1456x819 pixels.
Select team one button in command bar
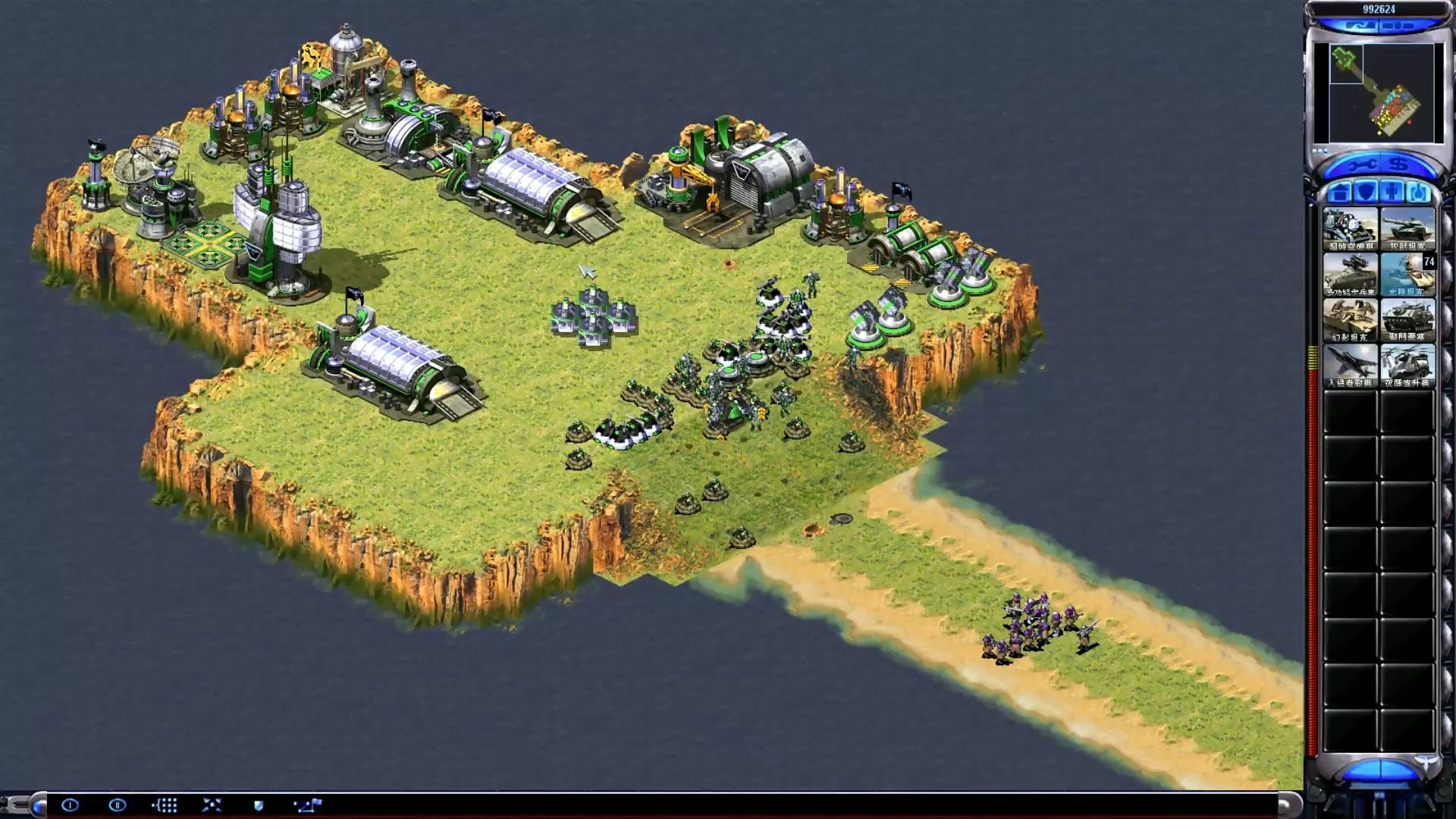[x=70, y=805]
